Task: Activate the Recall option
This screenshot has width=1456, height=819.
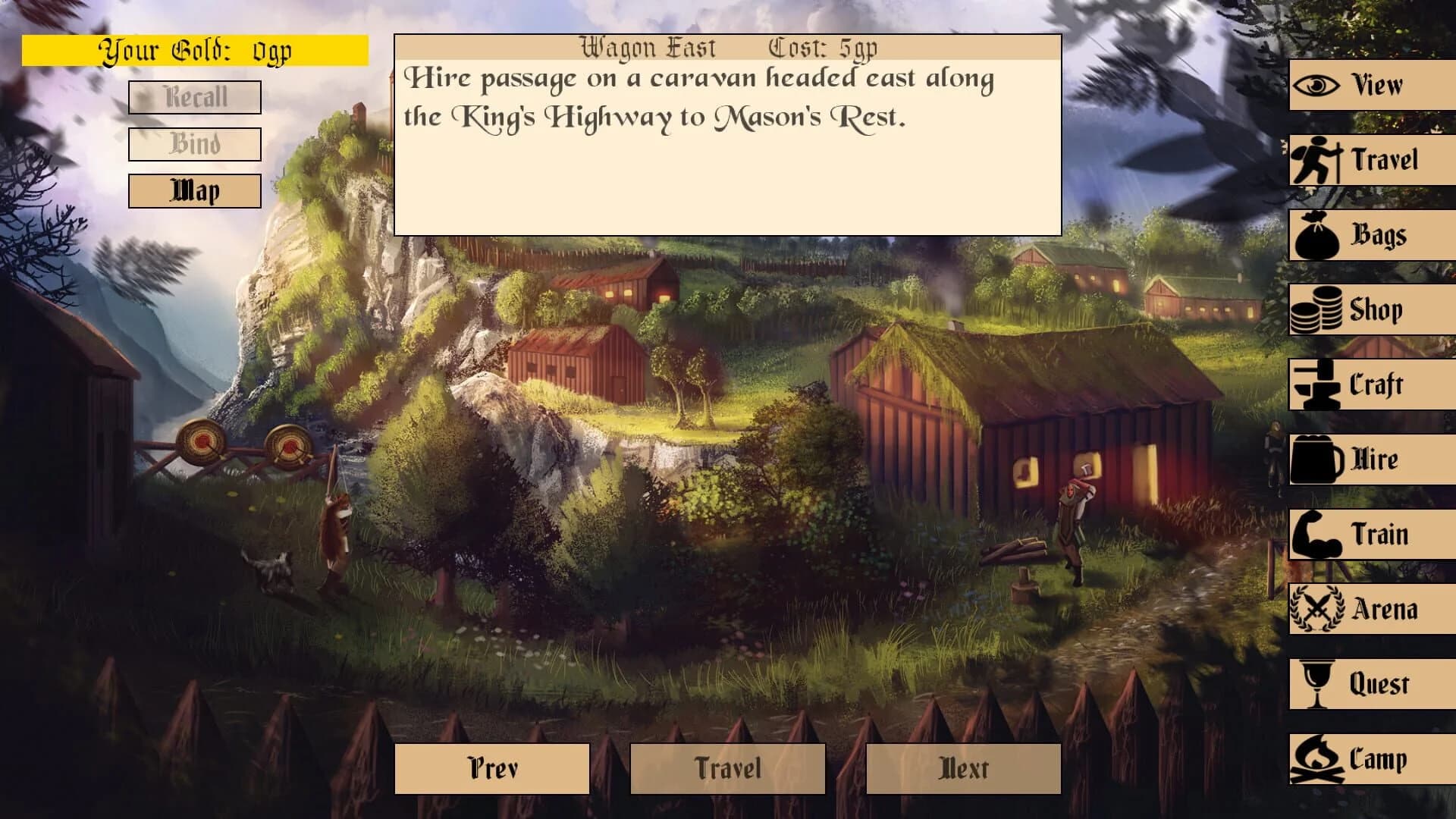Action: 194,97
